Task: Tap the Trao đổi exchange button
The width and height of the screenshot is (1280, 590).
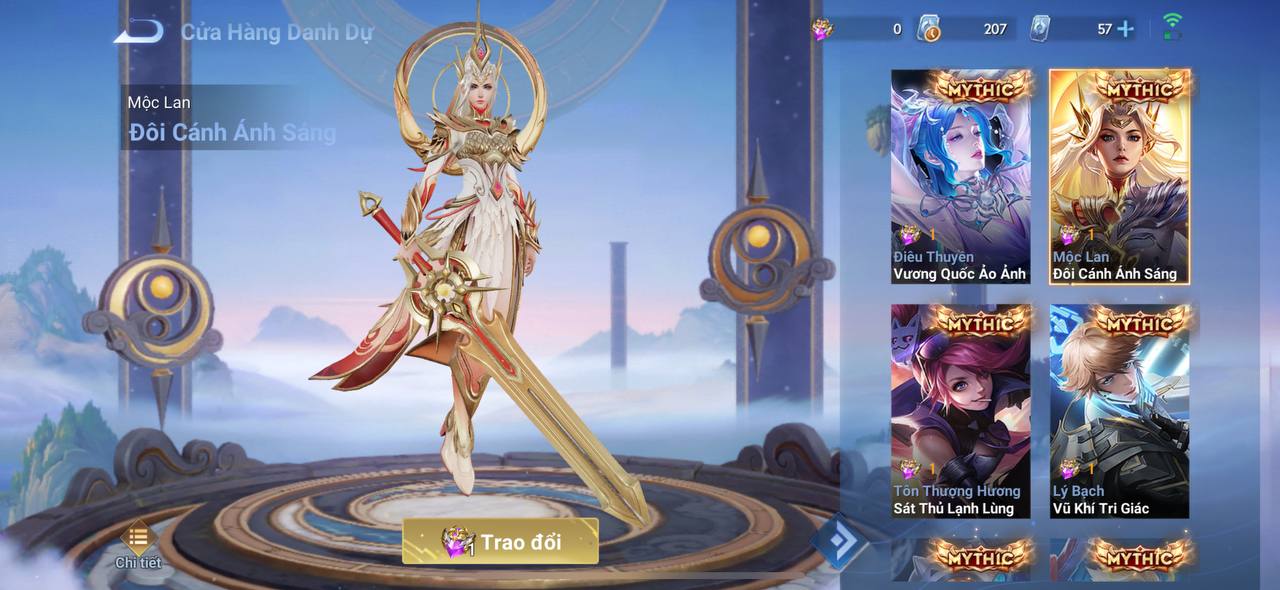Action: (x=500, y=541)
